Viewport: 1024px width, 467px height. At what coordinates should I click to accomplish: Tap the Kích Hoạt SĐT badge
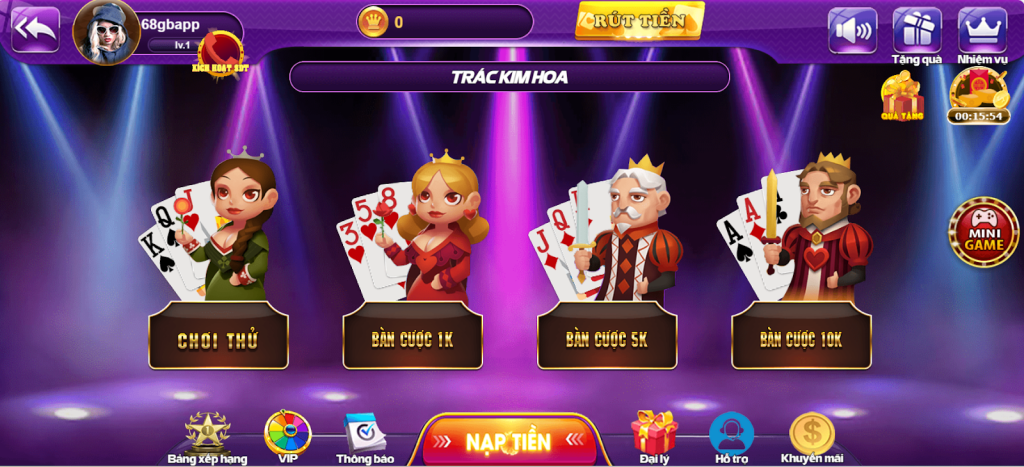click(x=220, y=52)
